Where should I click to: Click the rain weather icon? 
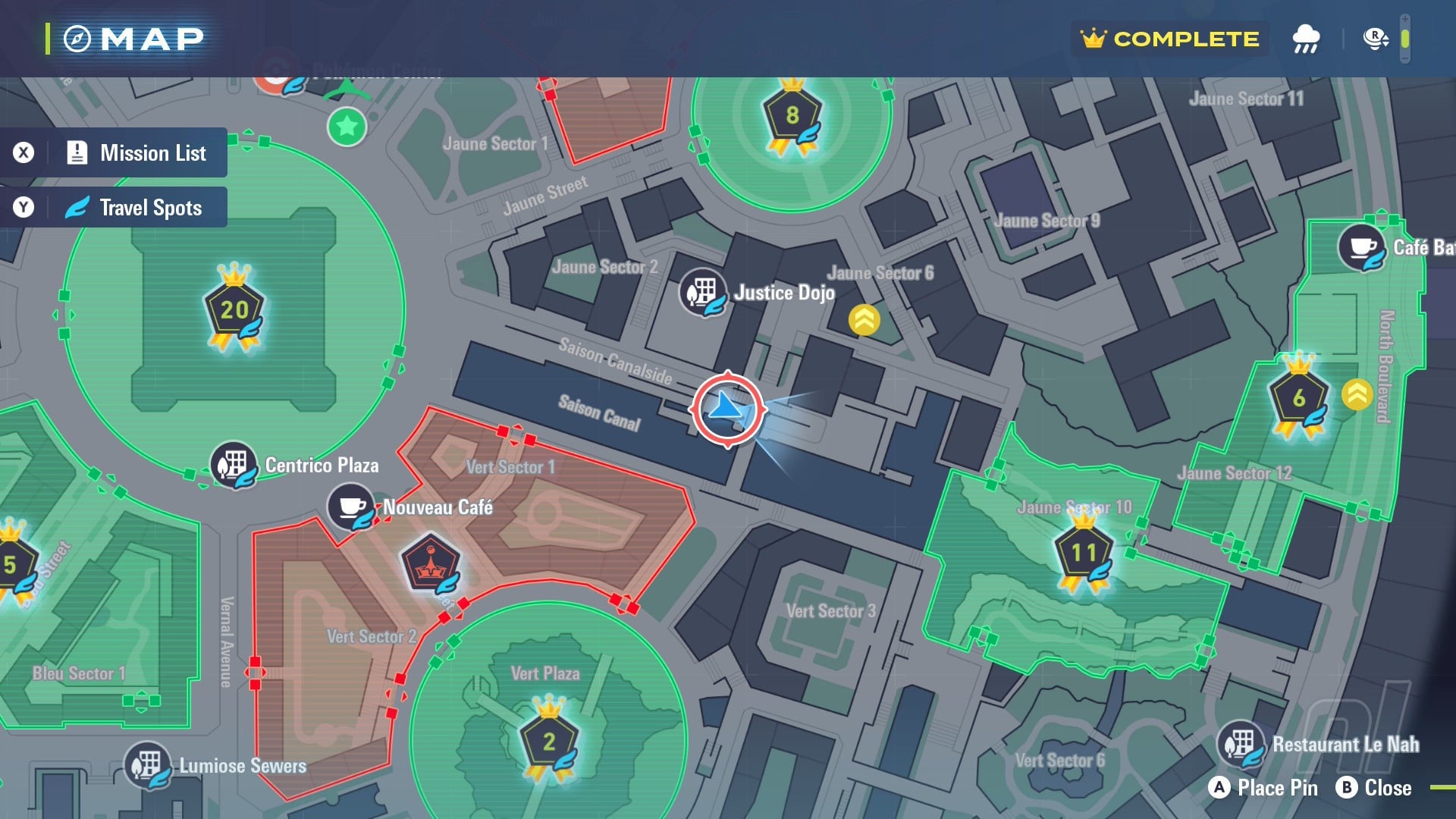click(x=1305, y=39)
